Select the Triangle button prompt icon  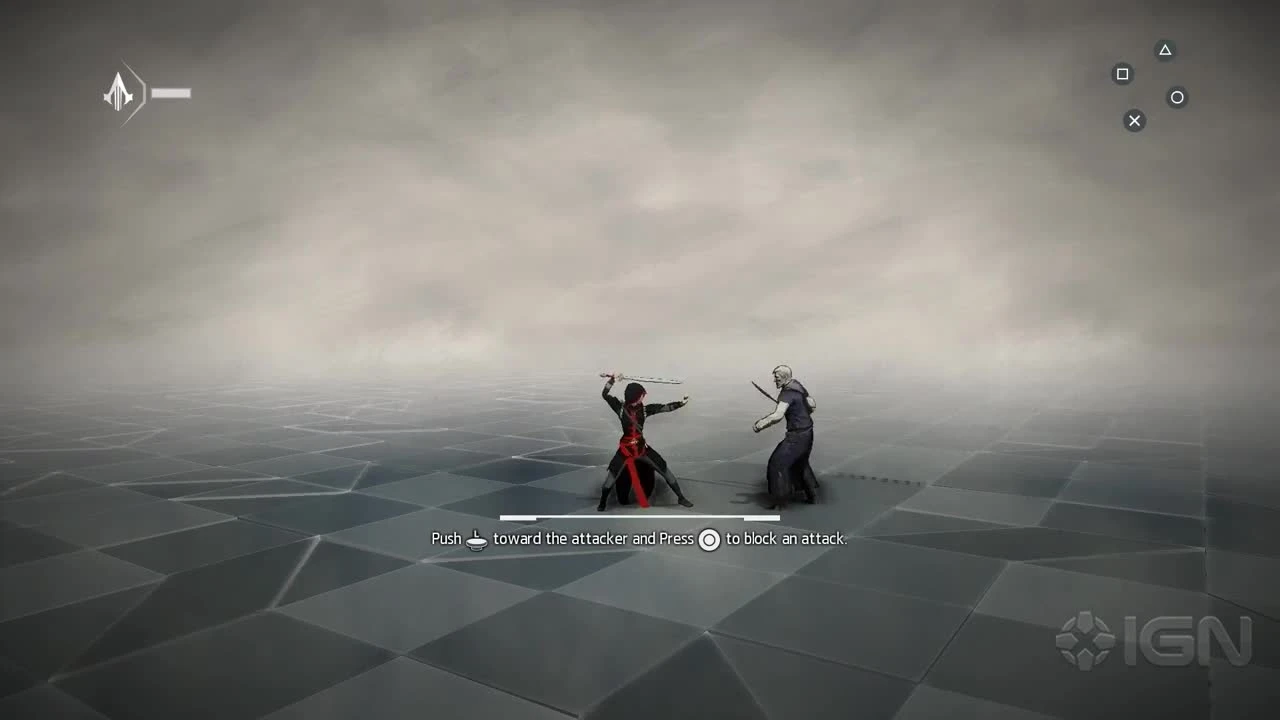1164,50
